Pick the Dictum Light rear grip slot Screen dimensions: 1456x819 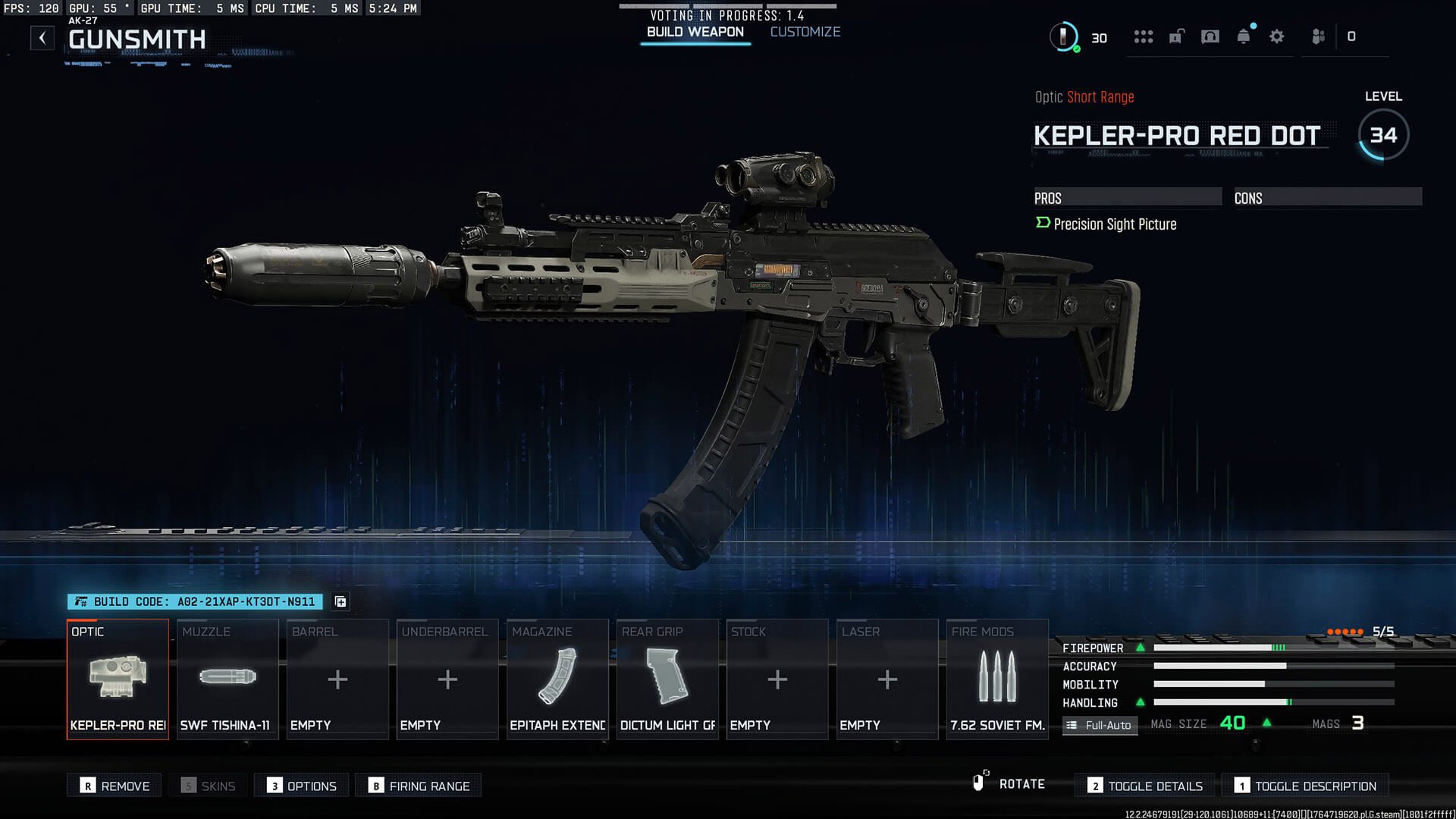667,679
